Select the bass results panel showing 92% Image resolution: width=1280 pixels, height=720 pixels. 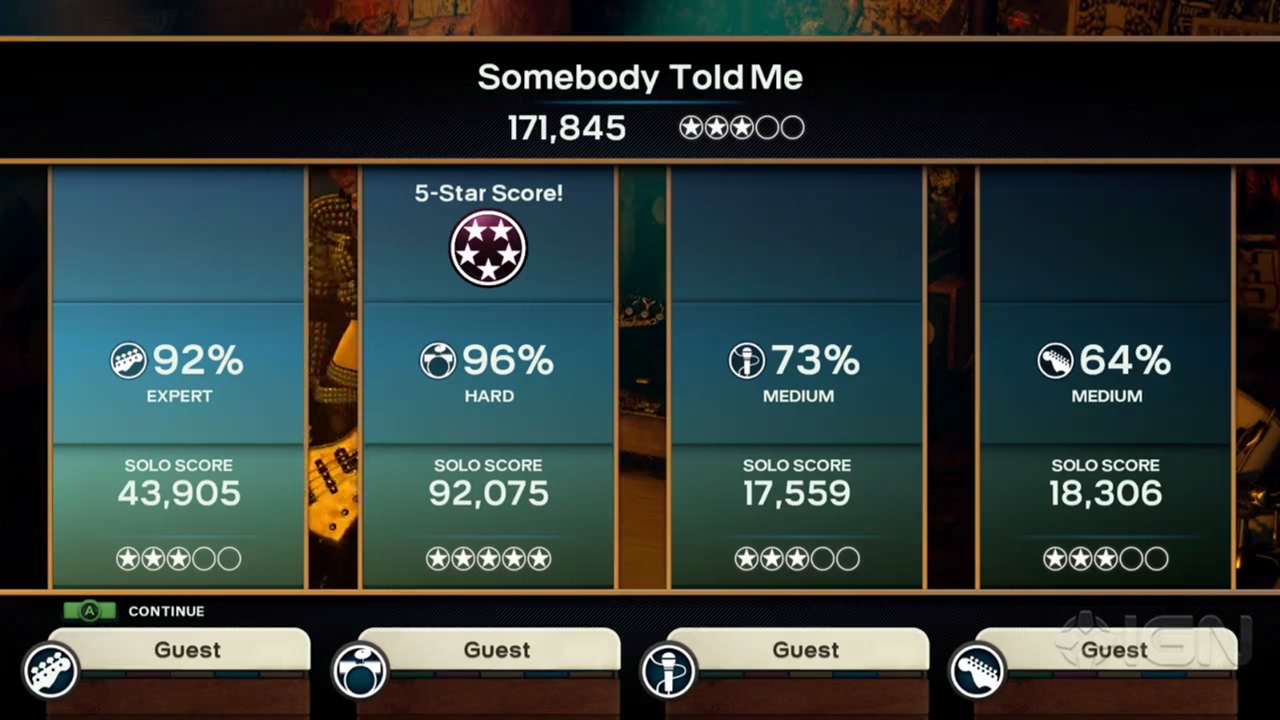[178, 376]
